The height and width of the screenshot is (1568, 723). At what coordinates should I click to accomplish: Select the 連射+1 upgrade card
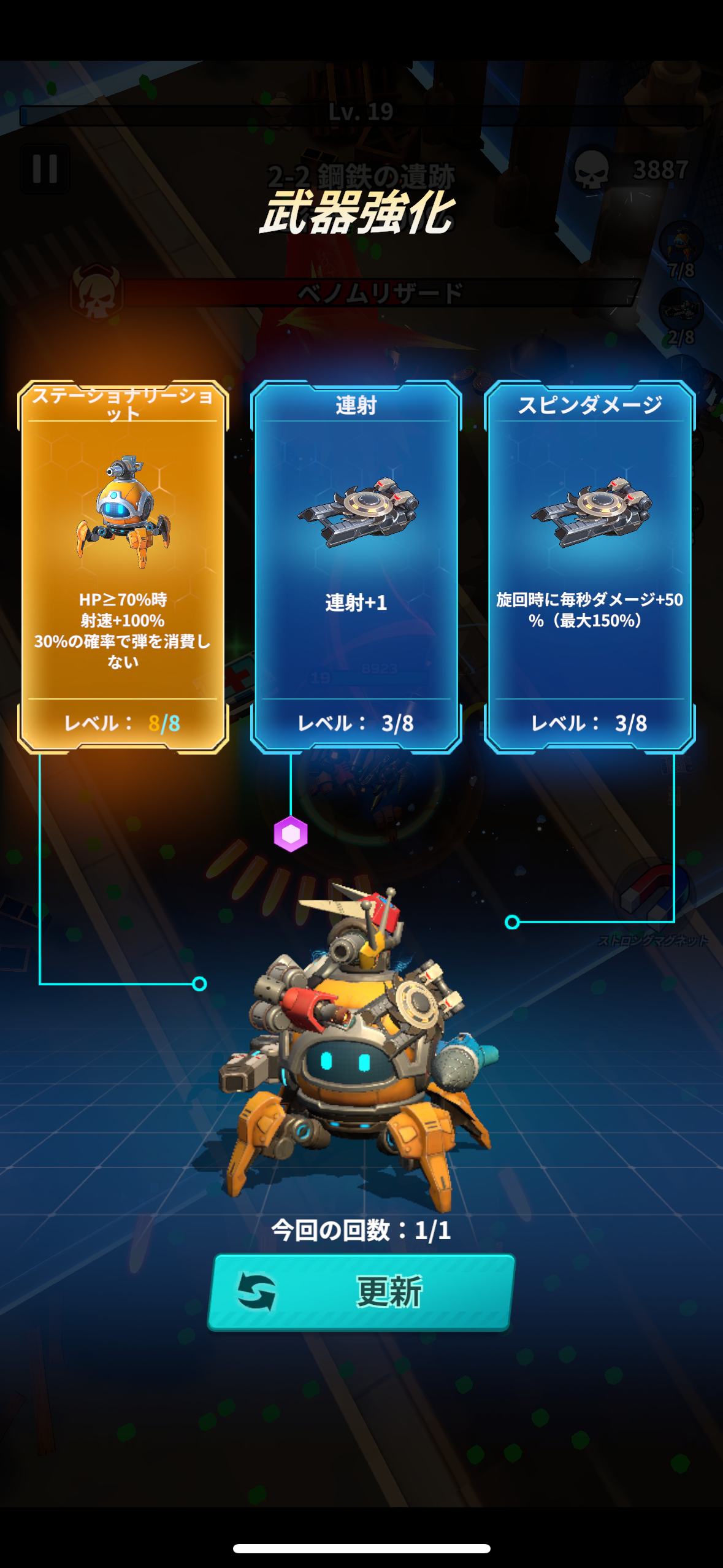tap(356, 567)
